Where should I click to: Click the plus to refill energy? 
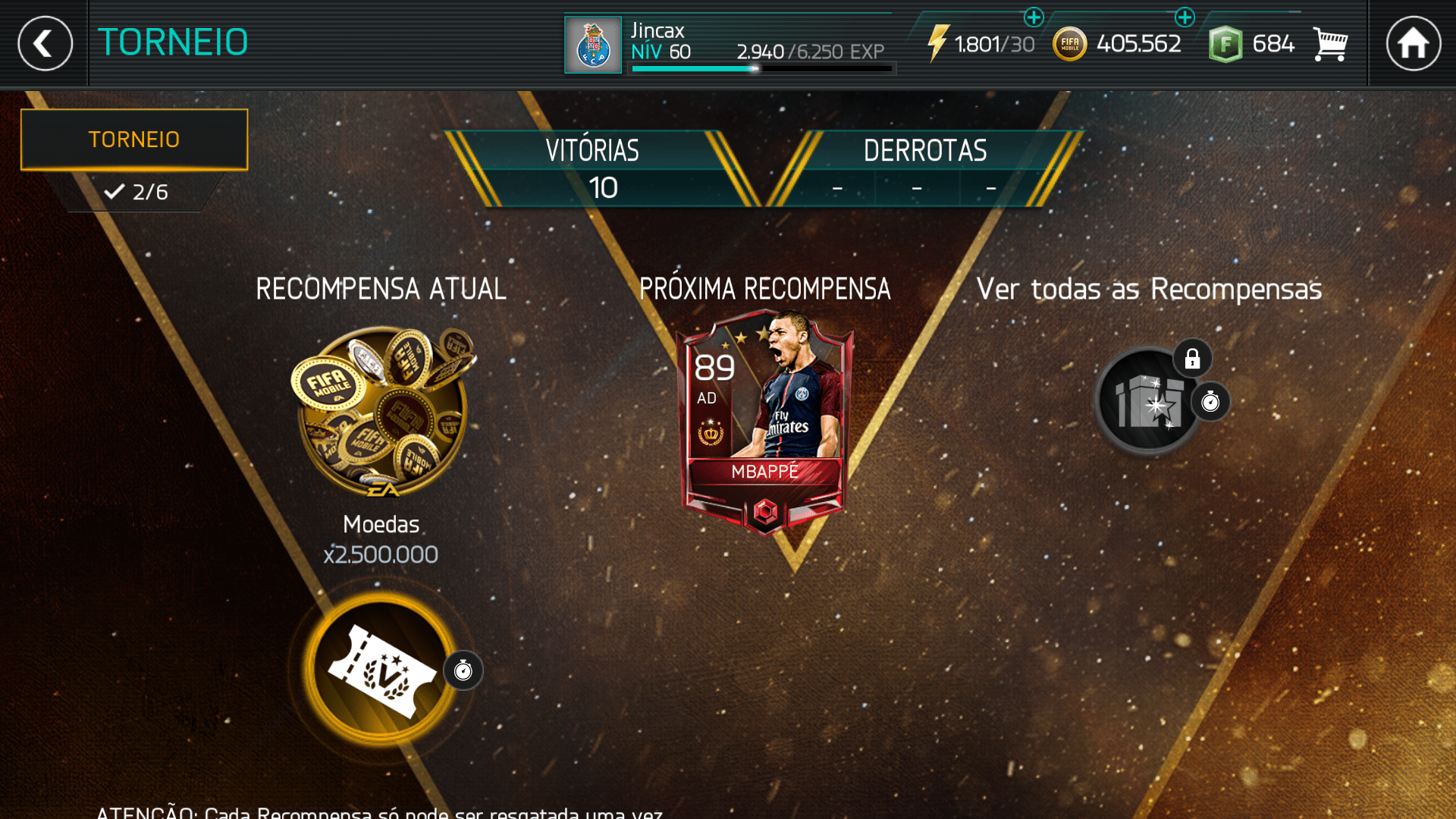[1034, 17]
